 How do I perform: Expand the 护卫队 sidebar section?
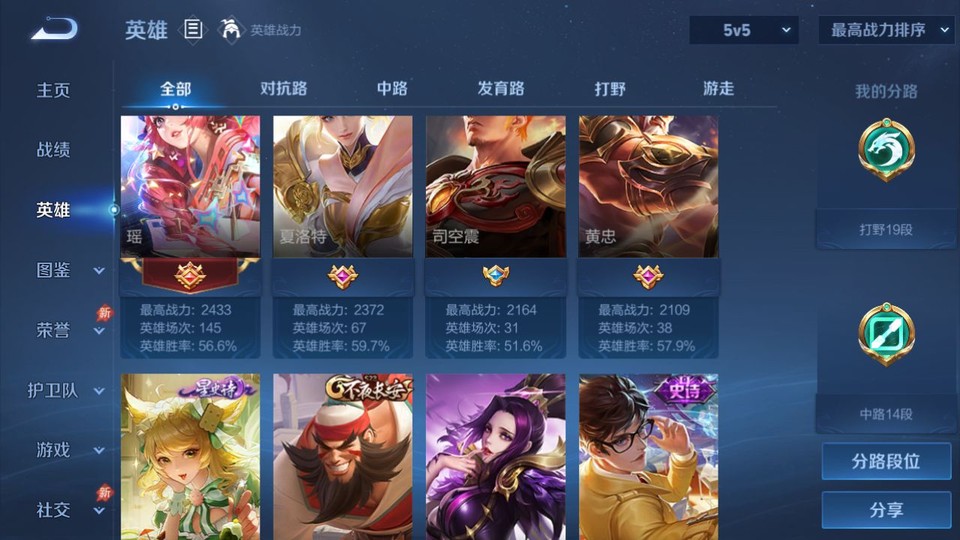(68, 390)
